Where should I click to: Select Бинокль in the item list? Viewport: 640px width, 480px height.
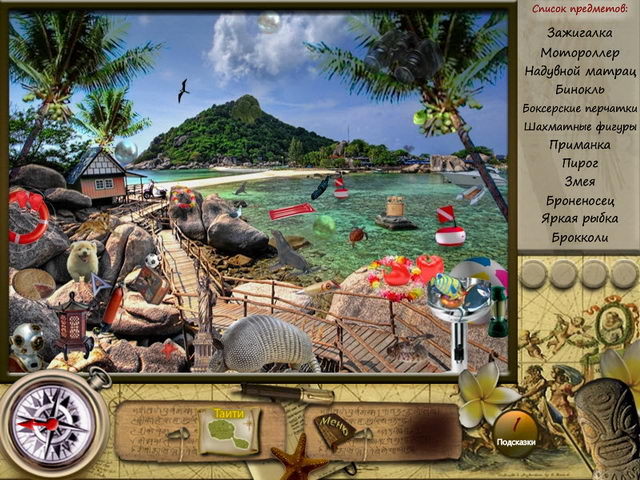click(579, 89)
